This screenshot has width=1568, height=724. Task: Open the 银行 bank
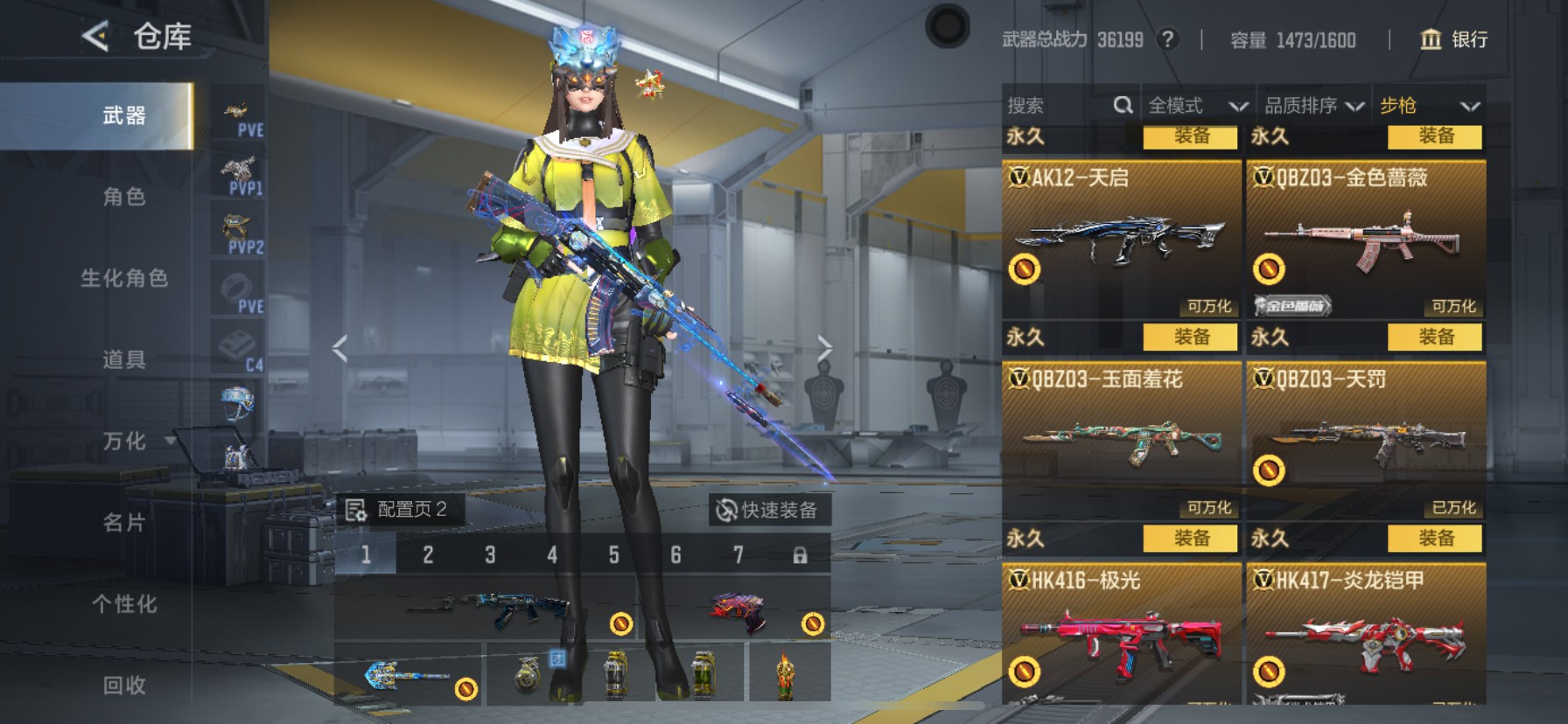1453,39
